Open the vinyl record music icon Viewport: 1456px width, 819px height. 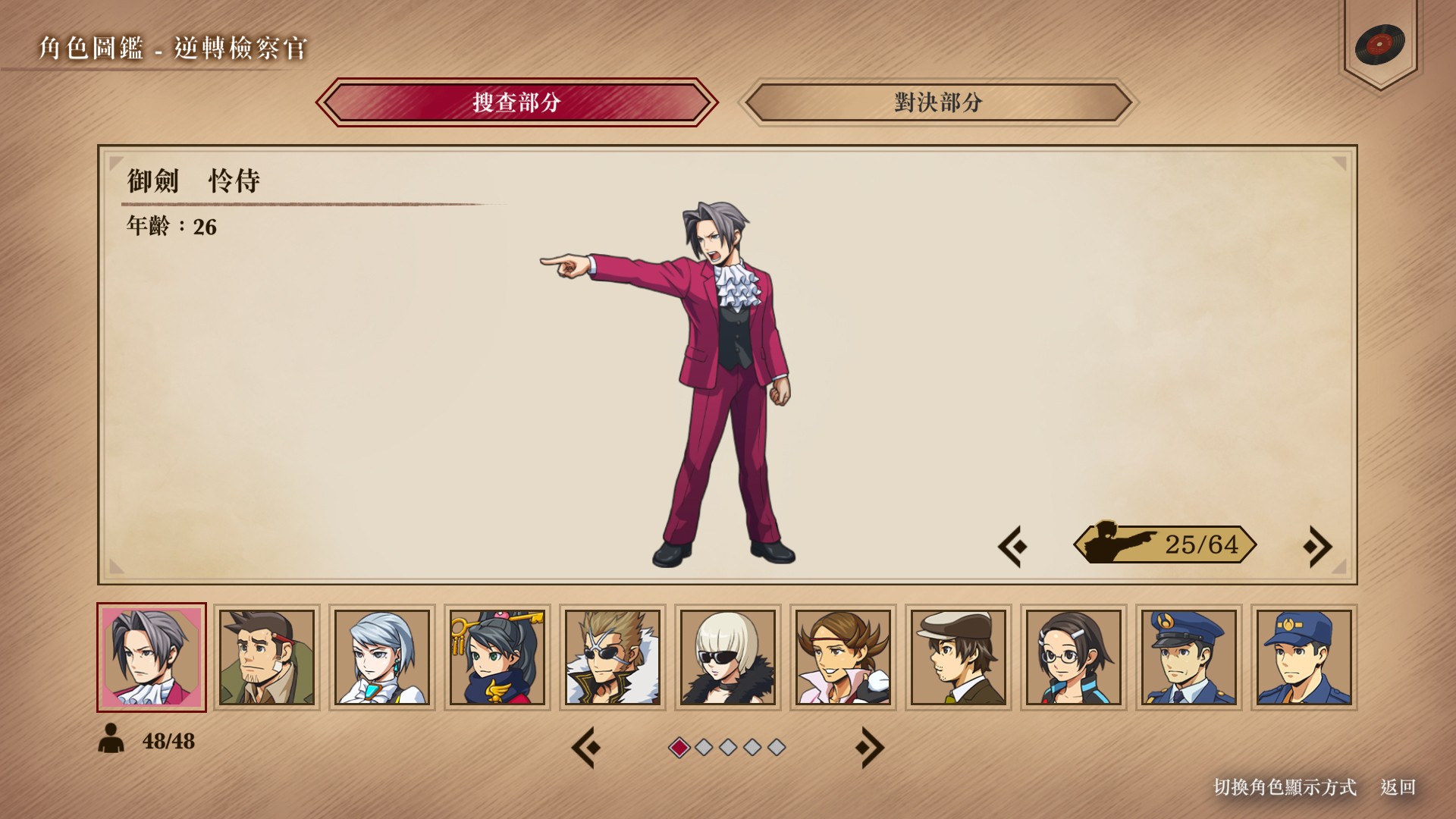(1379, 44)
